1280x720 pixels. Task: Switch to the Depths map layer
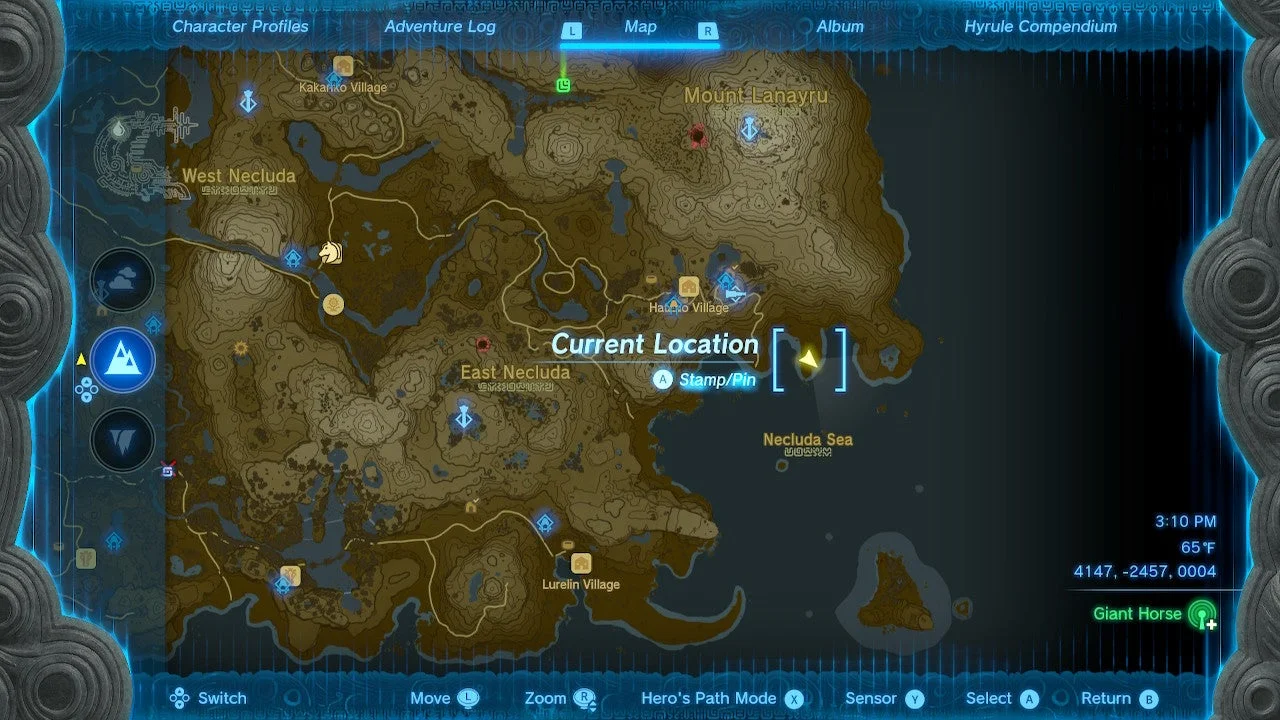(121, 438)
